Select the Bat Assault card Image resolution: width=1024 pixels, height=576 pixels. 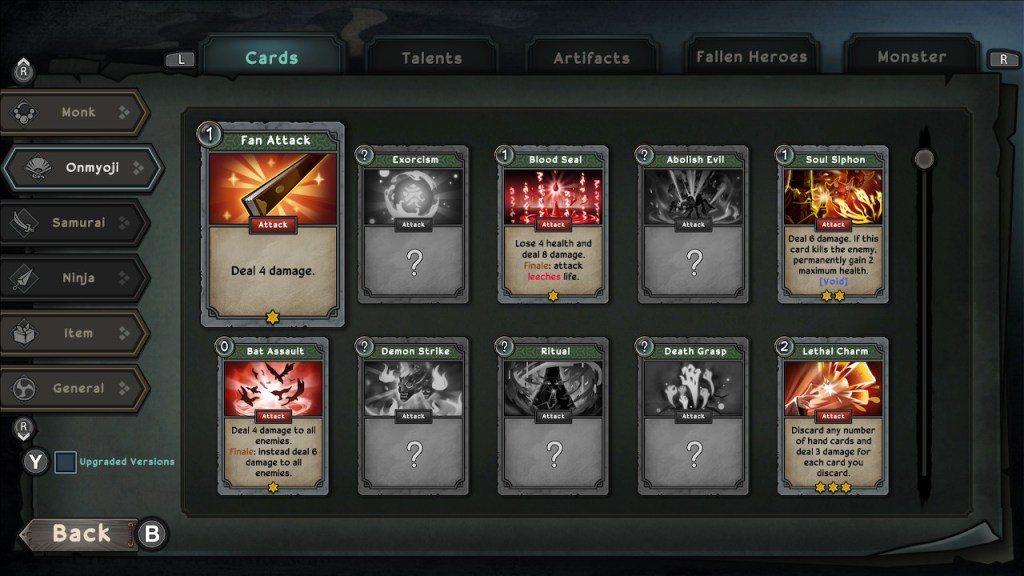click(273, 416)
